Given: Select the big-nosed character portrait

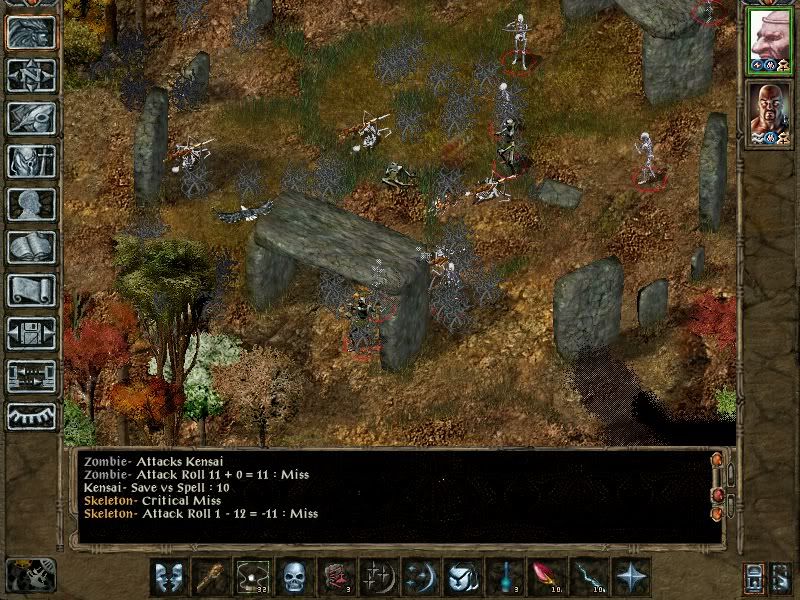Looking at the screenshot, I should (768, 40).
